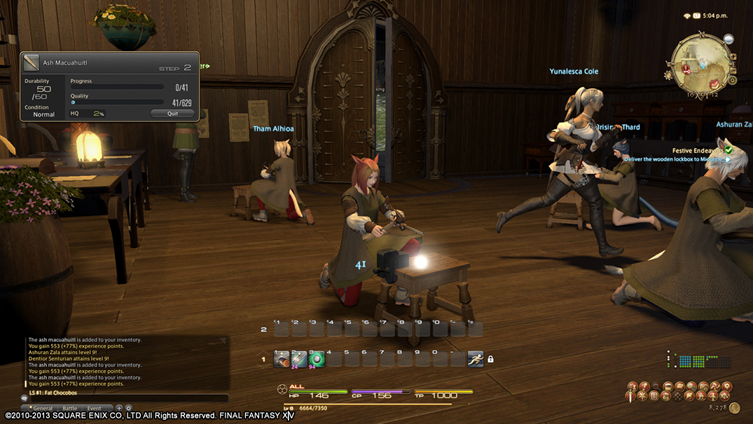This screenshot has width=753, height=424.
Task: Switch to the Event chat tab
Action: [x=94, y=408]
